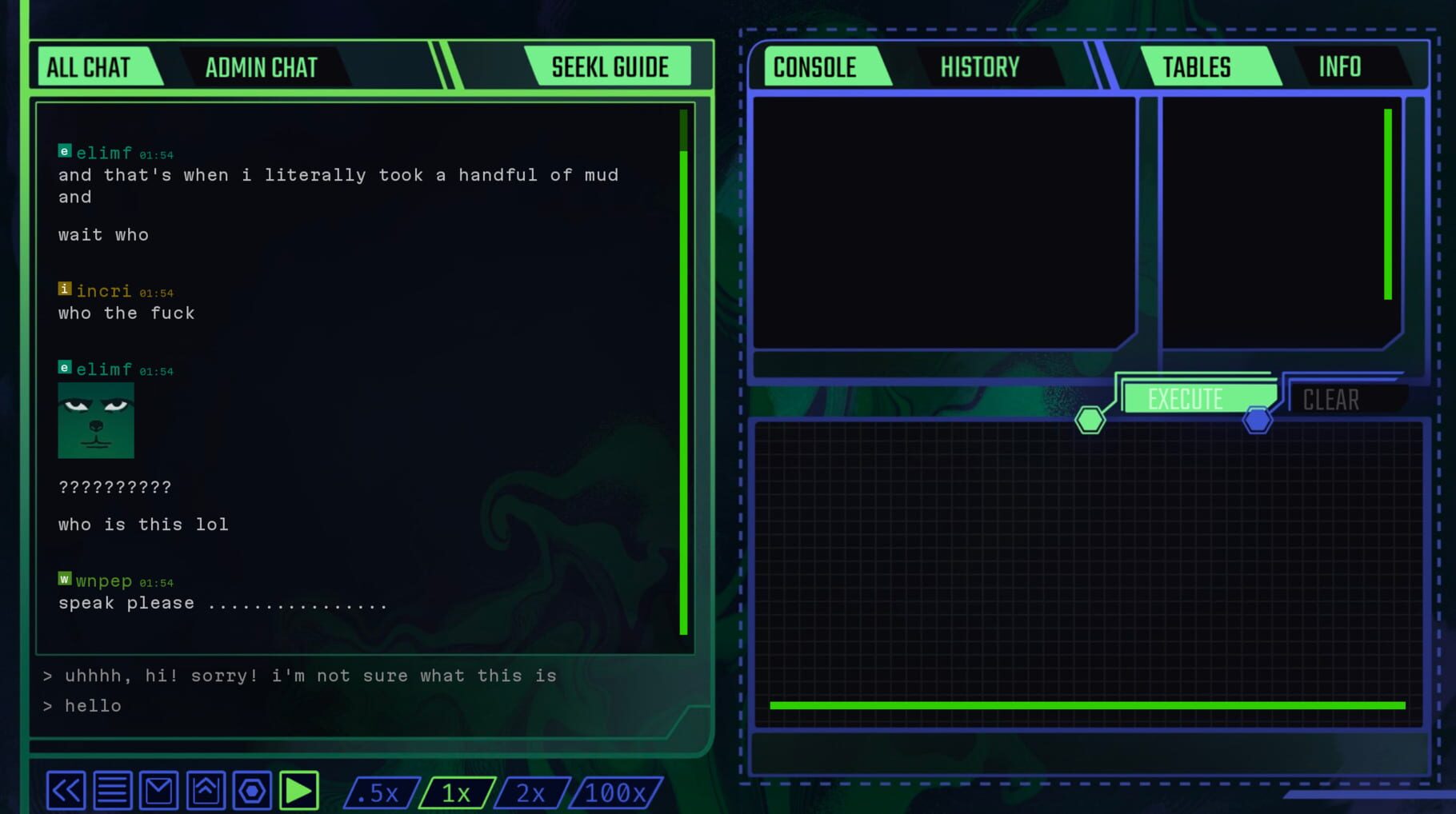Switch to the HISTORY tab
The width and height of the screenshot is (1456, 814).
981,67
